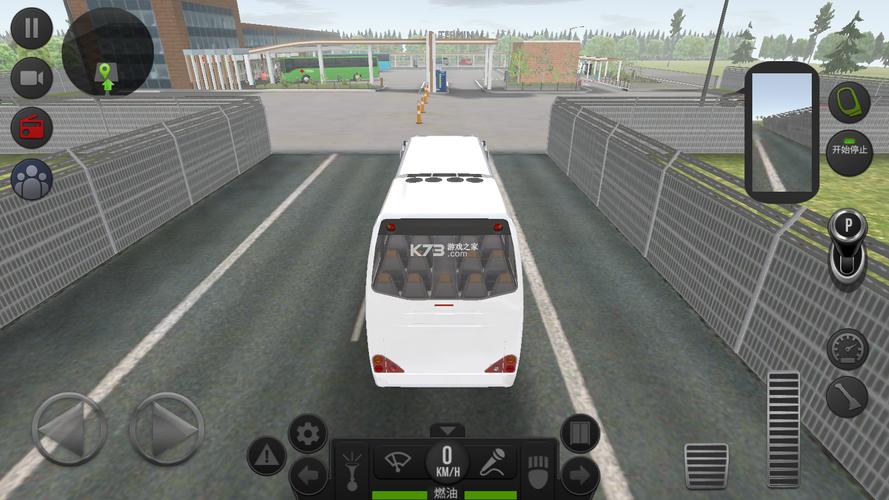Toggle the hazard warning lights
Viewport: 889px width, 500px height.
[266, 456]
